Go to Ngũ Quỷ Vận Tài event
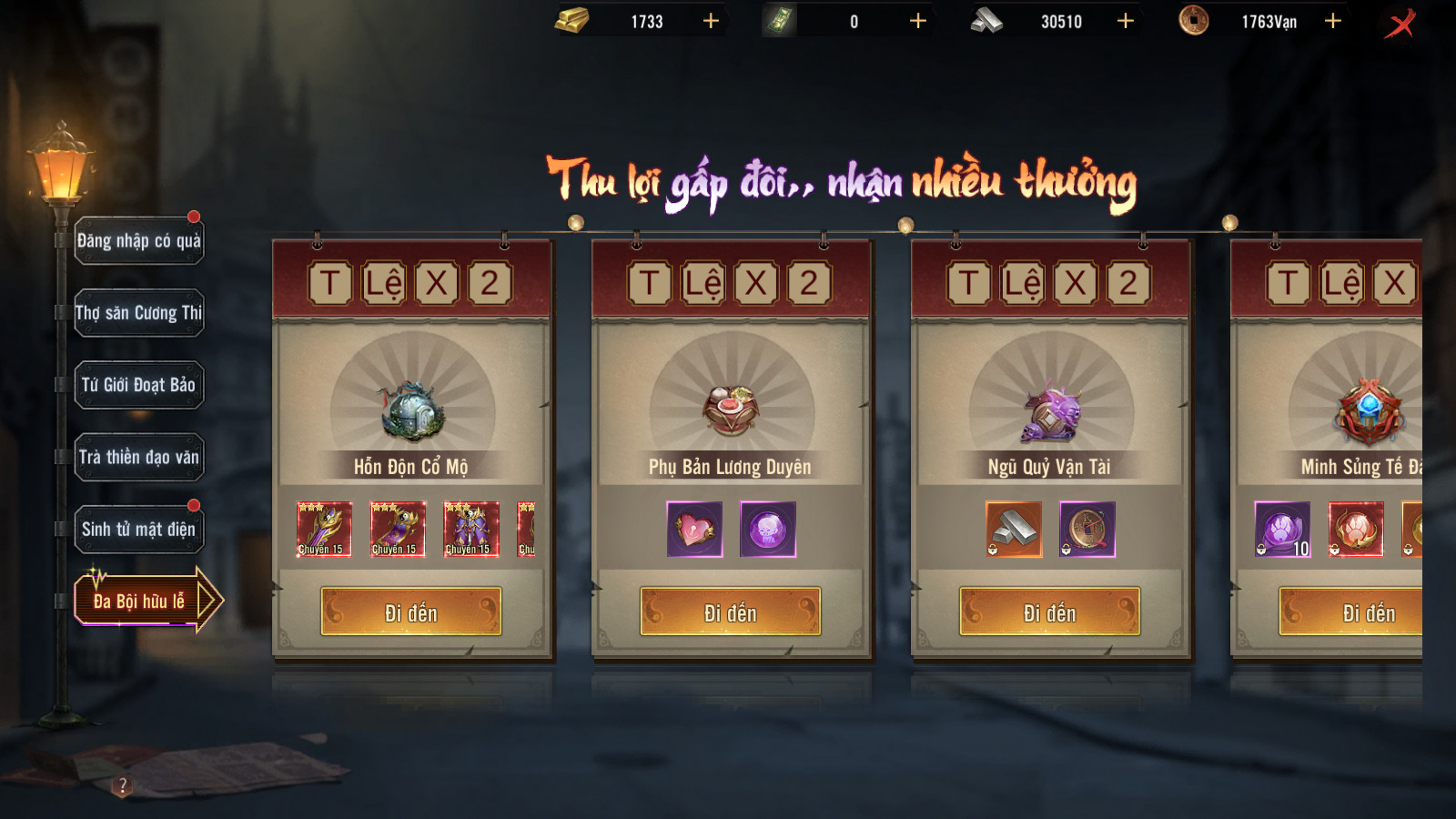1456x819 pixels. pos(1049,612)
